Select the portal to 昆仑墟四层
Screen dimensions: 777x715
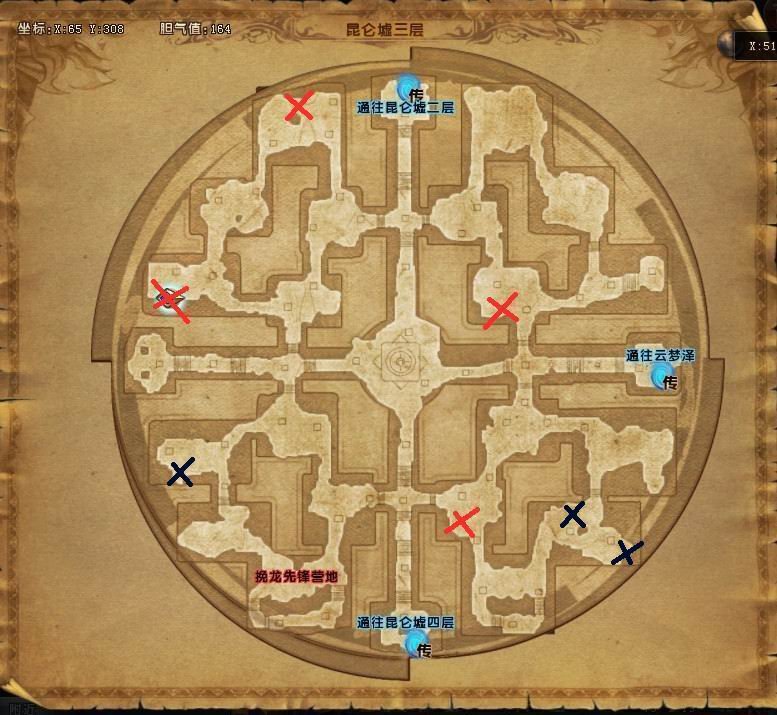[416, 641]
